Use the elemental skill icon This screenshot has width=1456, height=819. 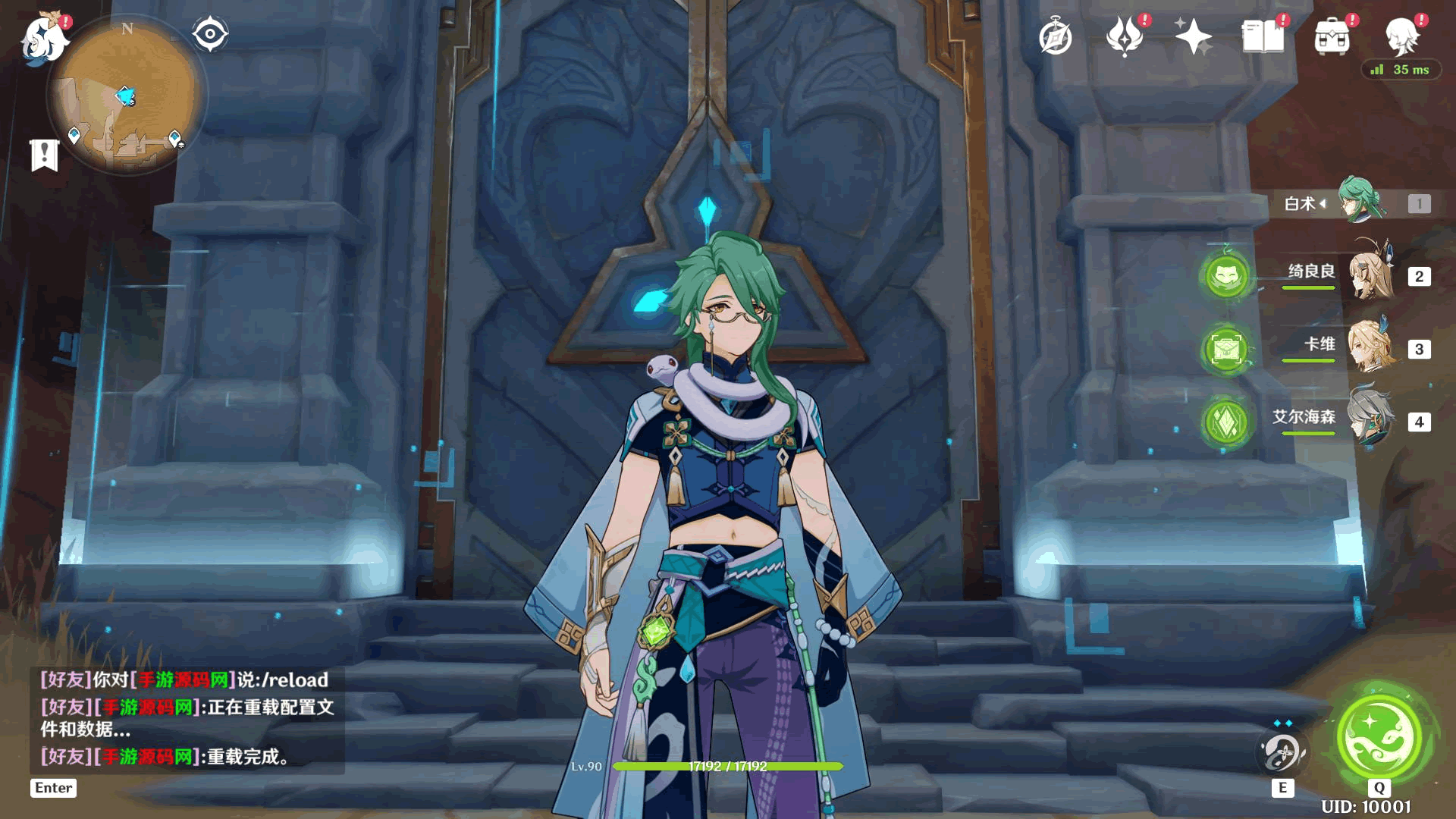point(1282,752)
